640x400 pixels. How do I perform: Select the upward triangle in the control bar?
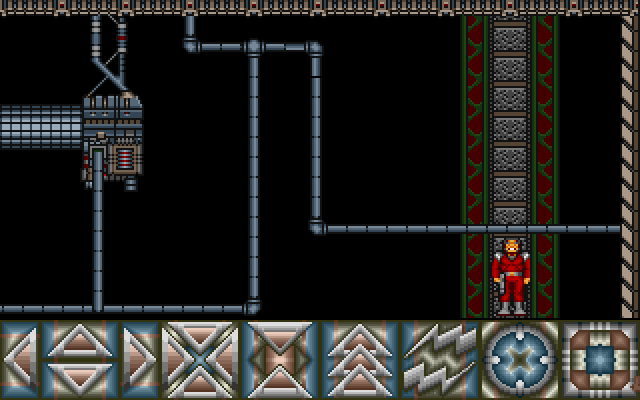(x=80, y=342)
